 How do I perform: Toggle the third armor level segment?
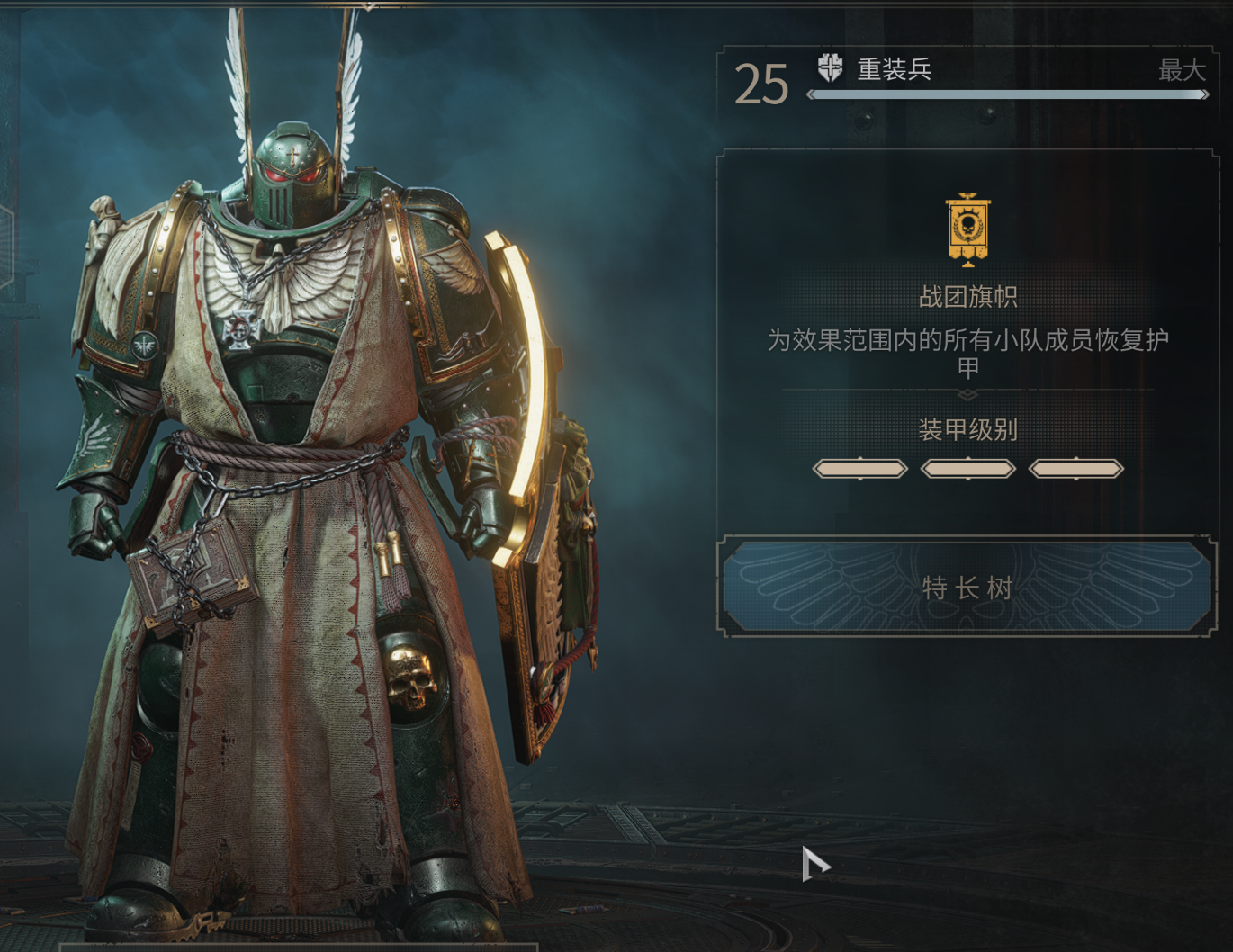coord(1075,468)
